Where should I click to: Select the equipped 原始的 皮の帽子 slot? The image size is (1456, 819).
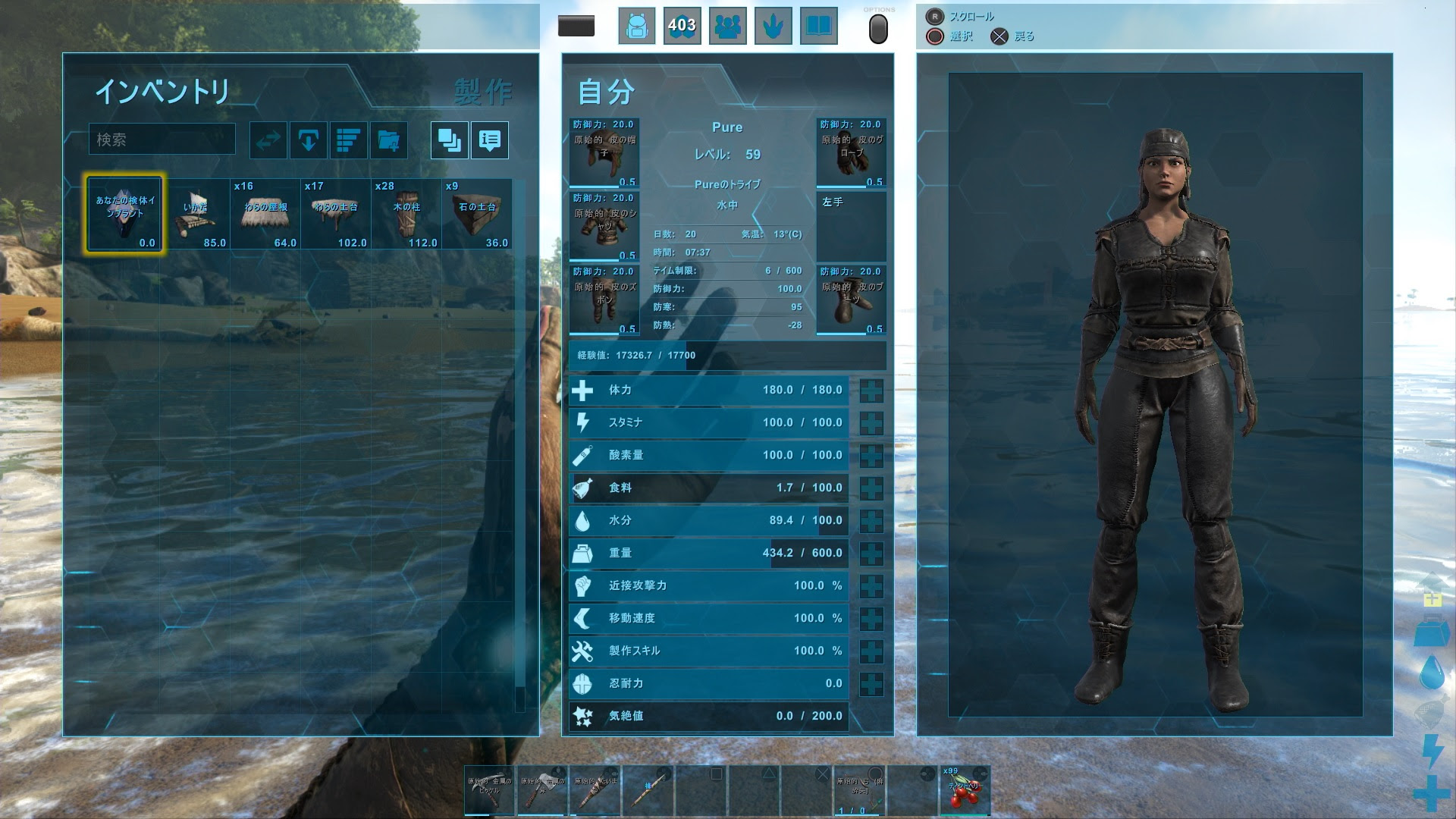[x=604, y=152]
